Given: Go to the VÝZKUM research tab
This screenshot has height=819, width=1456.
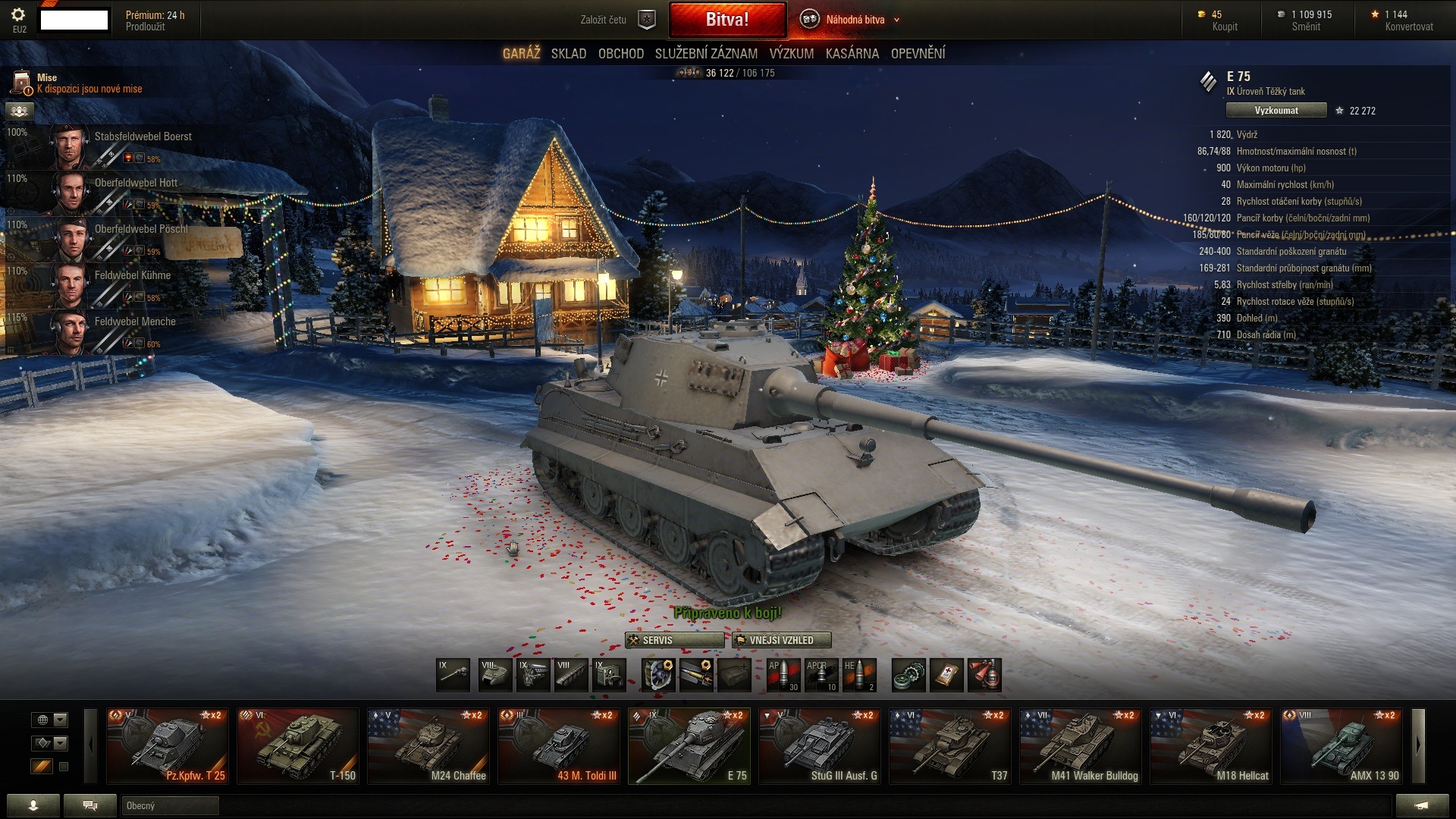Looking at the screenshot, I should tap(791, 54).
